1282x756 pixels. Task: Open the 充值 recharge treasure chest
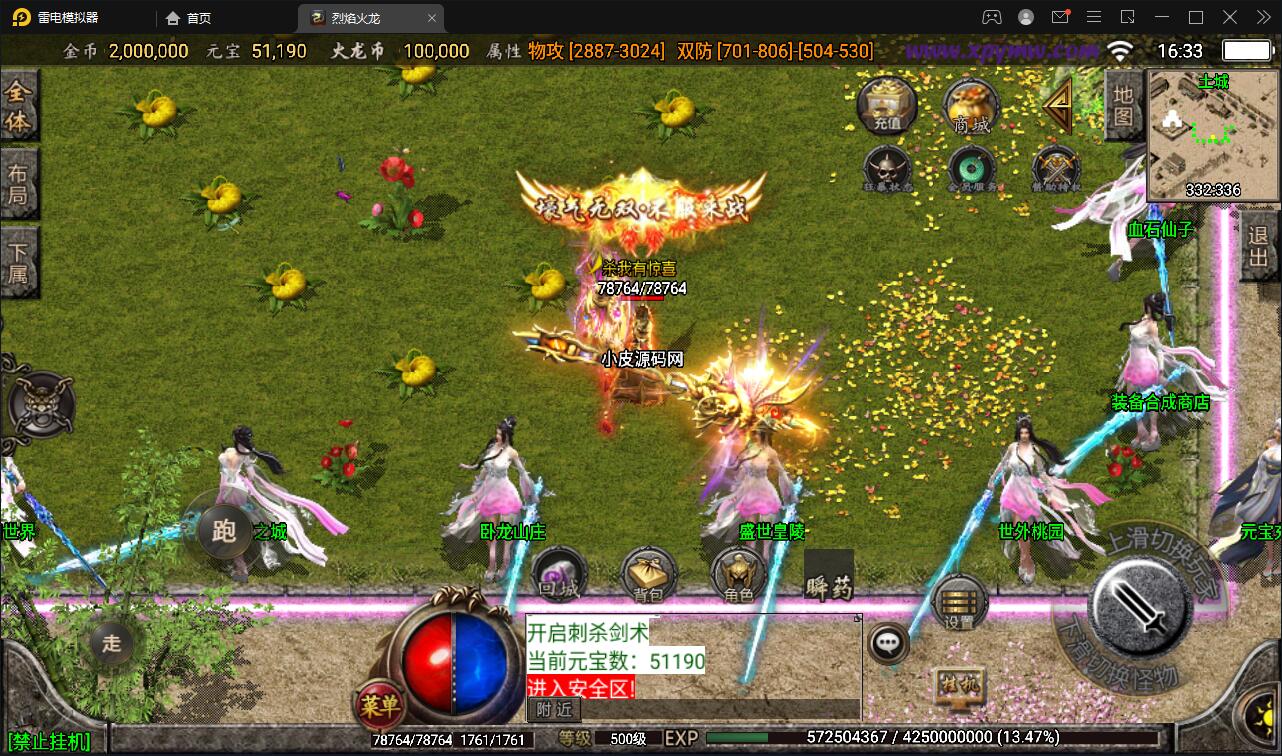point(887,103)
